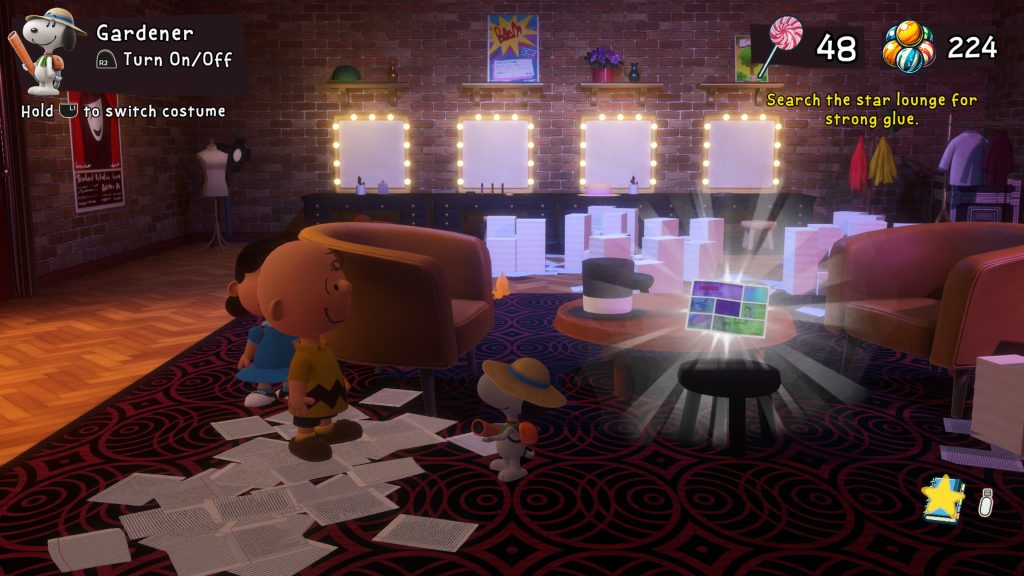Click the strong glue objective text

click(871, 110)
